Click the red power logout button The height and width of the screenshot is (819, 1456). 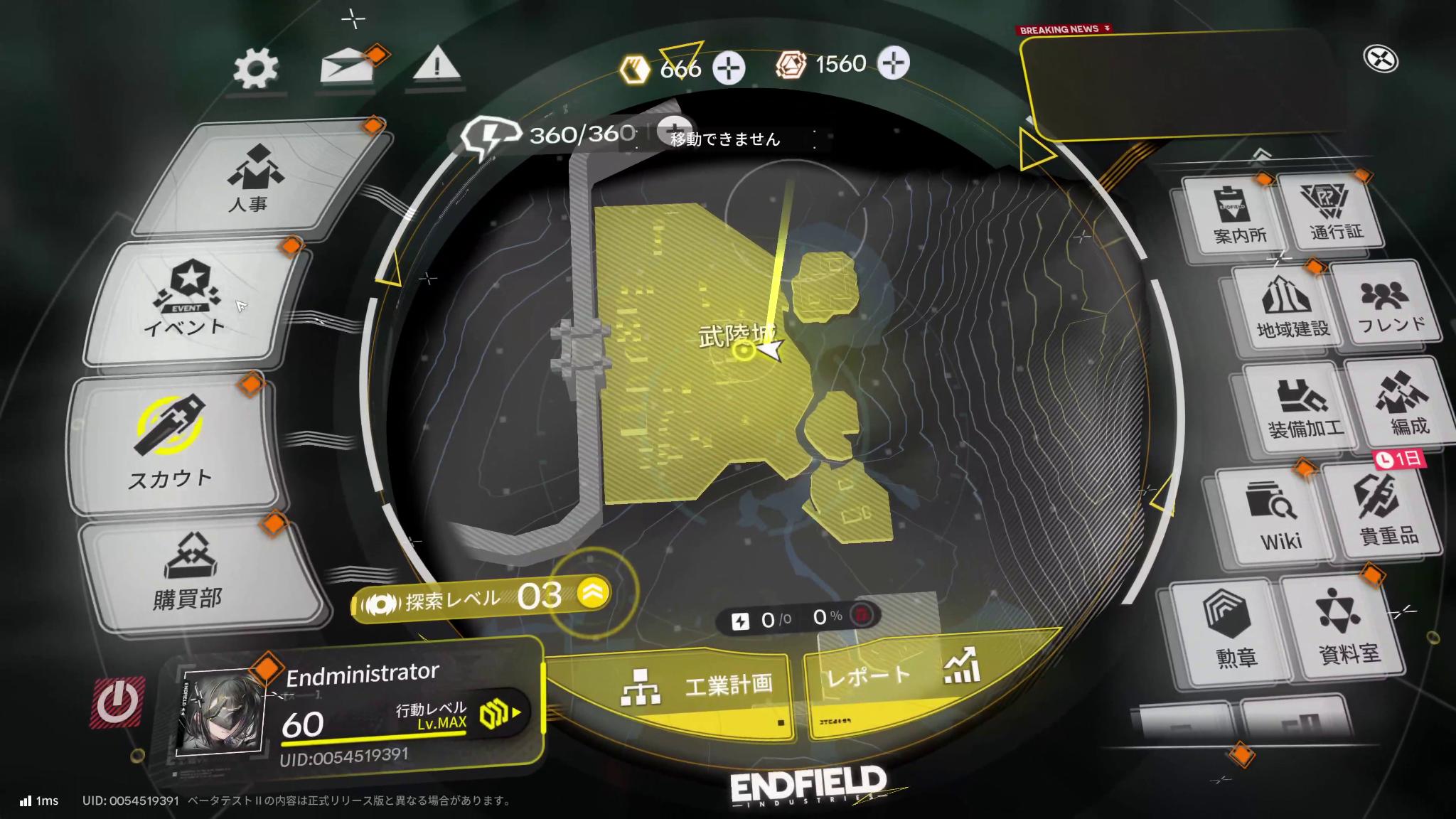tap(117, 702)
